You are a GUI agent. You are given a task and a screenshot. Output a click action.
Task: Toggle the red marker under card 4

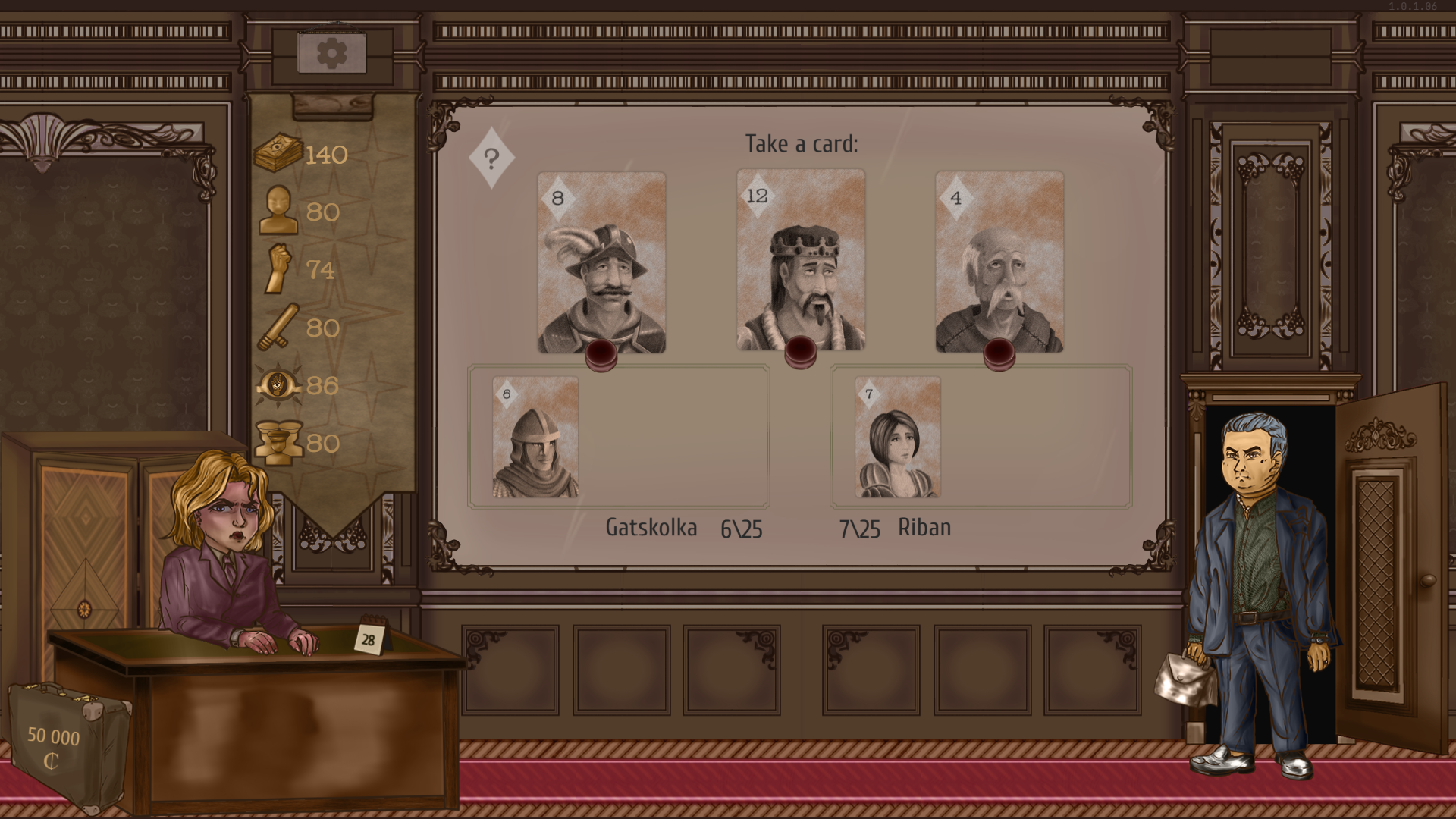[x=999, y=354]
